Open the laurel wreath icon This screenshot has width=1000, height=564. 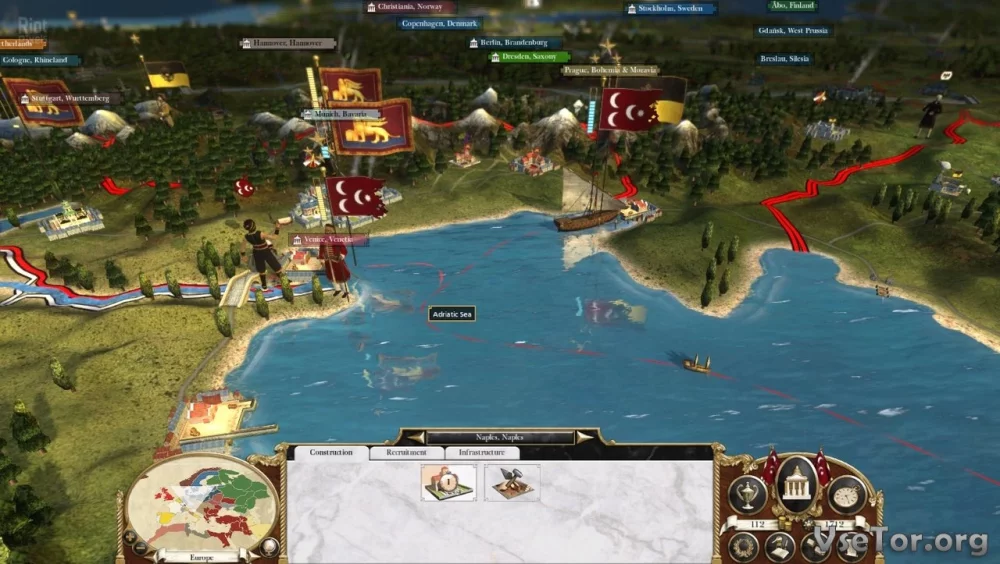point(742,546)
